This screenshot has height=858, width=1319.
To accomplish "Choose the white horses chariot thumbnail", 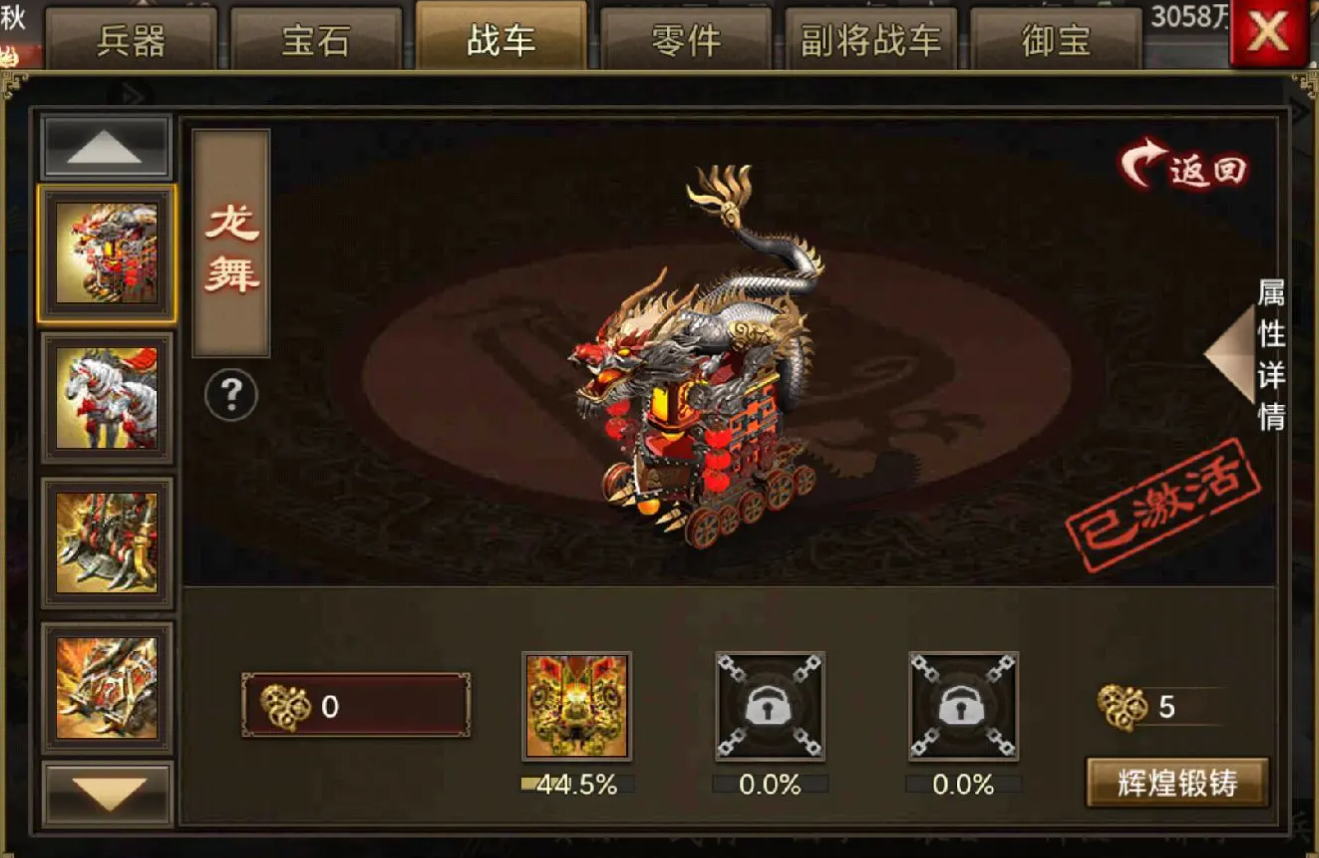I will (x=107, y=398).
